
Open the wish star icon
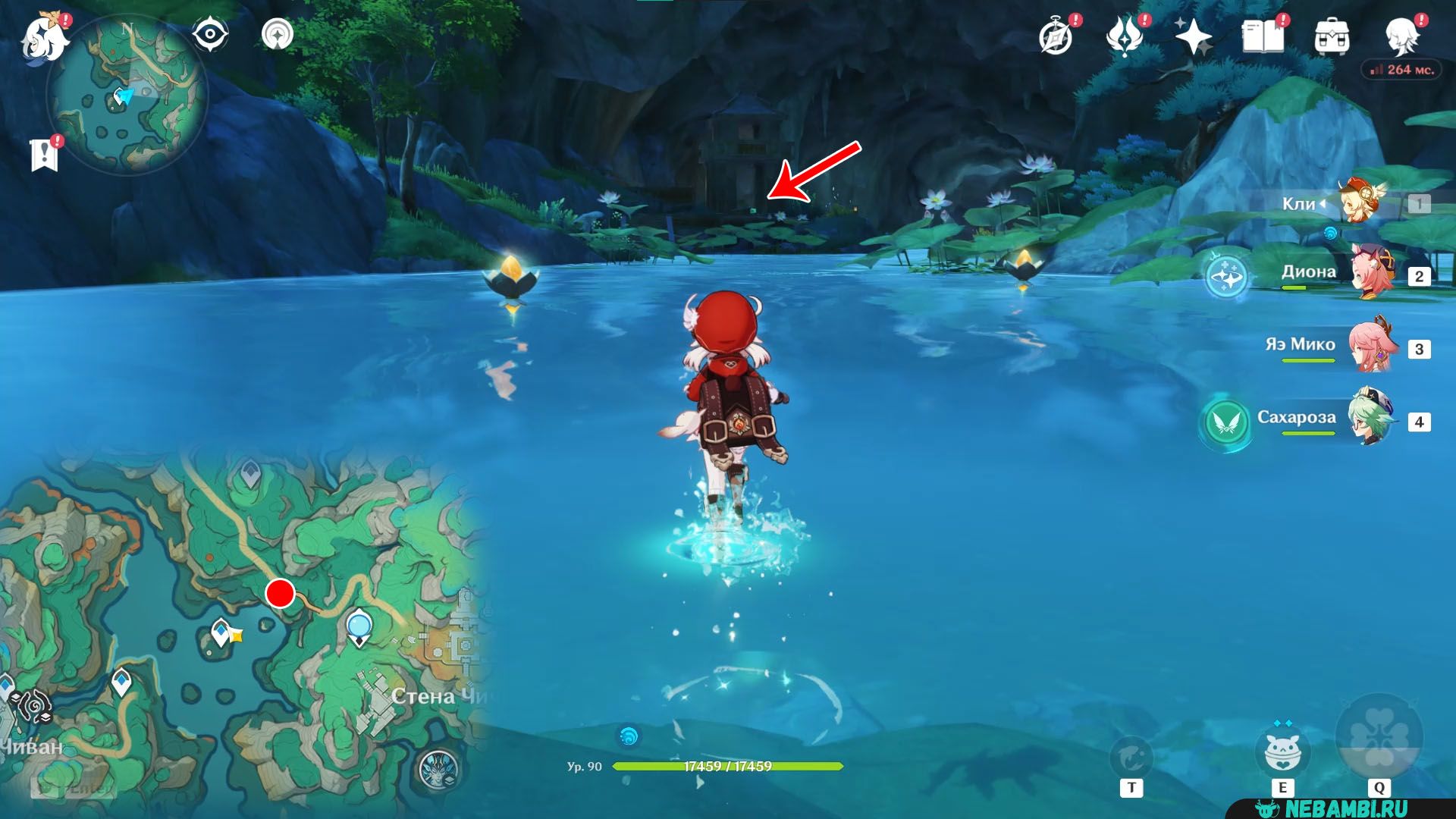point(1193,36)
